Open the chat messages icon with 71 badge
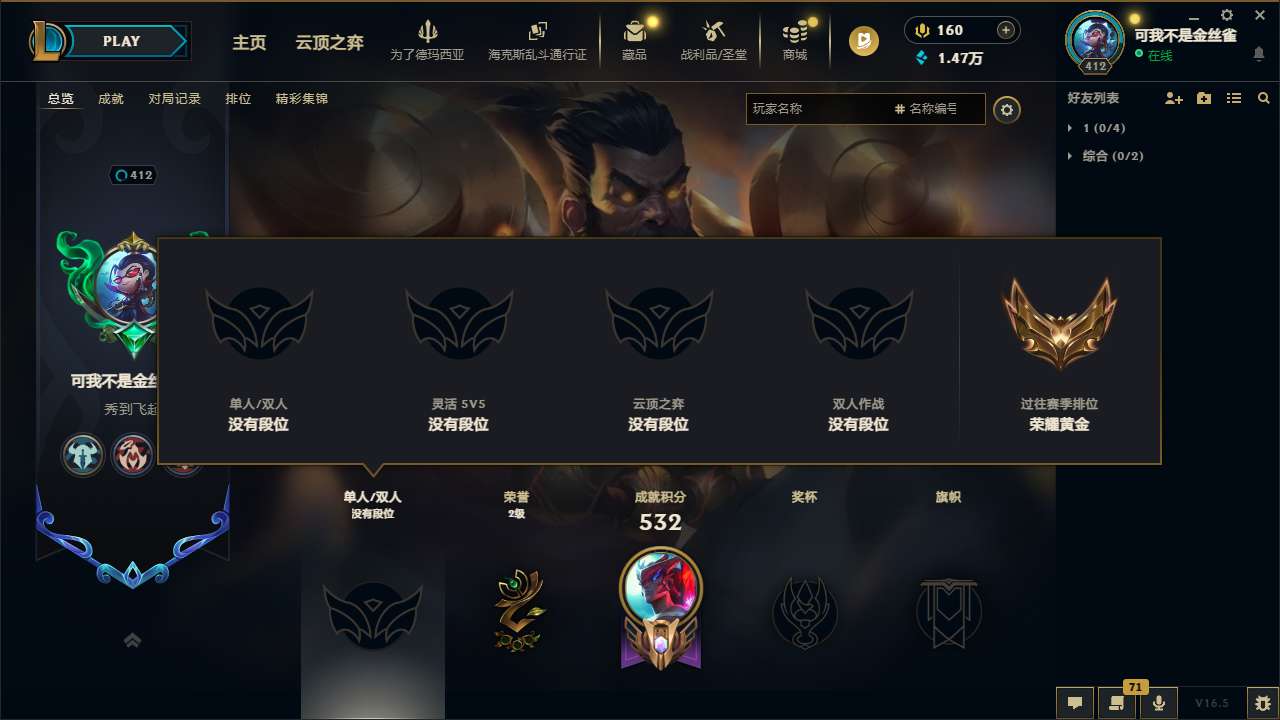1280x720 pixels. [1118, 704]
